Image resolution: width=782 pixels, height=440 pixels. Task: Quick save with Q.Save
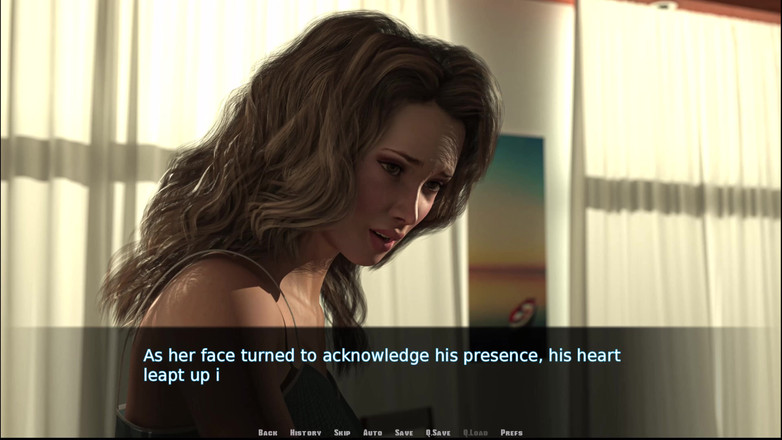pyautogui.click(x=438, y=432)
